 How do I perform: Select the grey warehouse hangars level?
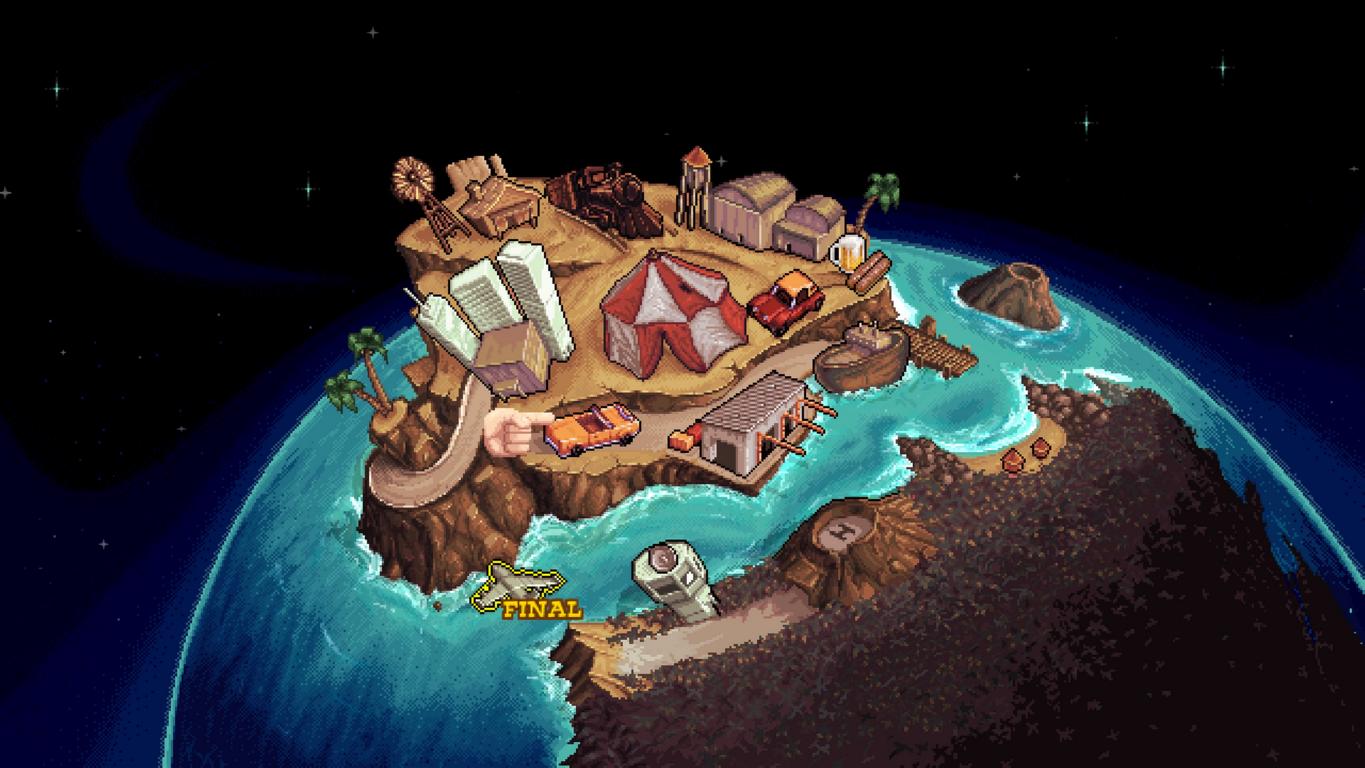click(775, 212)
